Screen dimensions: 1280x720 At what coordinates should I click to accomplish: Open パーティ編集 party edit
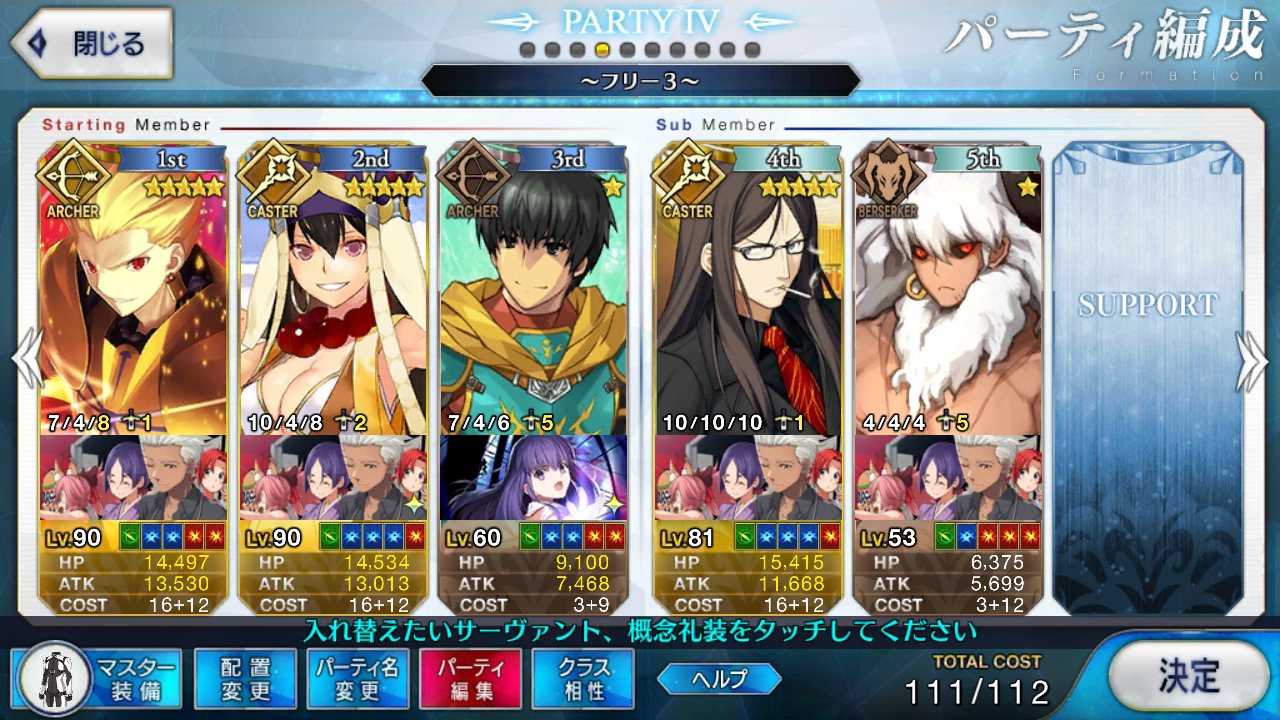pyautogui.click(x=470, y=678)
